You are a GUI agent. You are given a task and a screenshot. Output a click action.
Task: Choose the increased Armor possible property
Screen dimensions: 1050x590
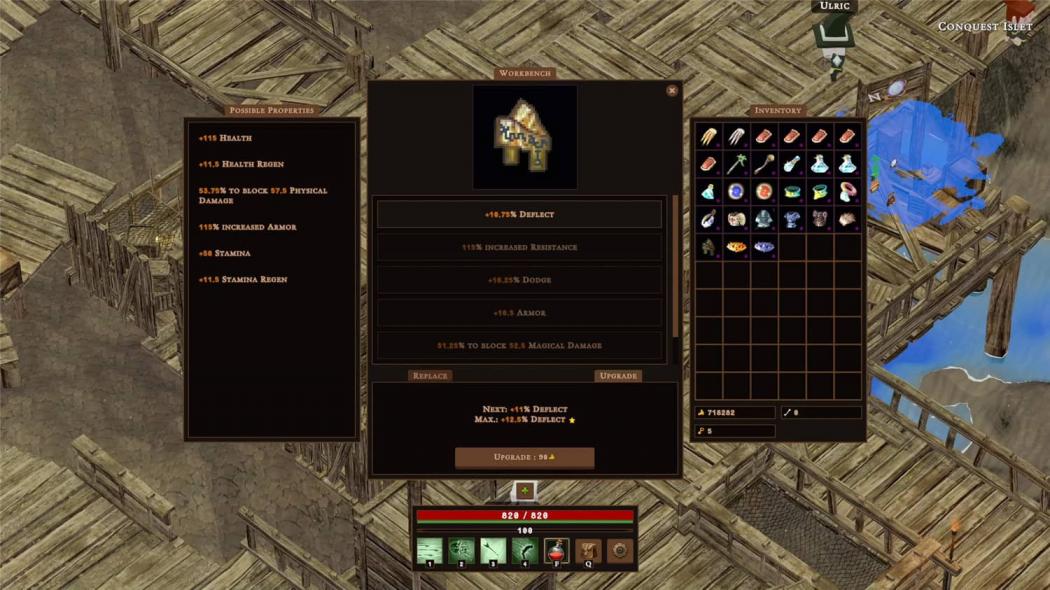pos(248,227)
